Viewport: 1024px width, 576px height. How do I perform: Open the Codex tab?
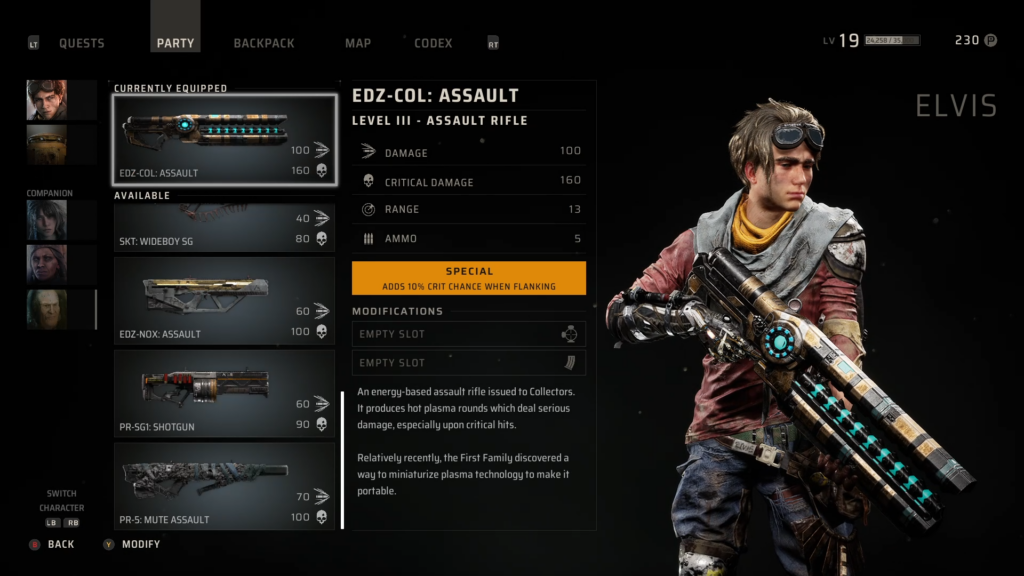(x=433, y=43)
